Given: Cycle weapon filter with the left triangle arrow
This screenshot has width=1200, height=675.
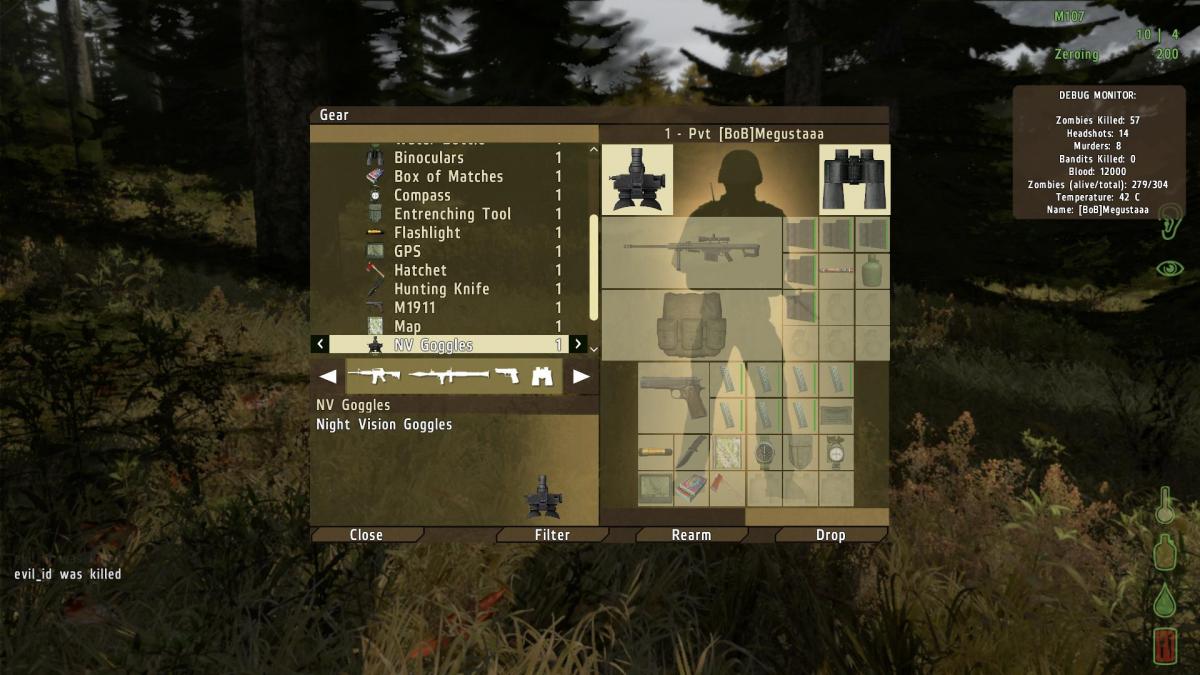Looking at the screenshot, I should [x=327, y=377].
